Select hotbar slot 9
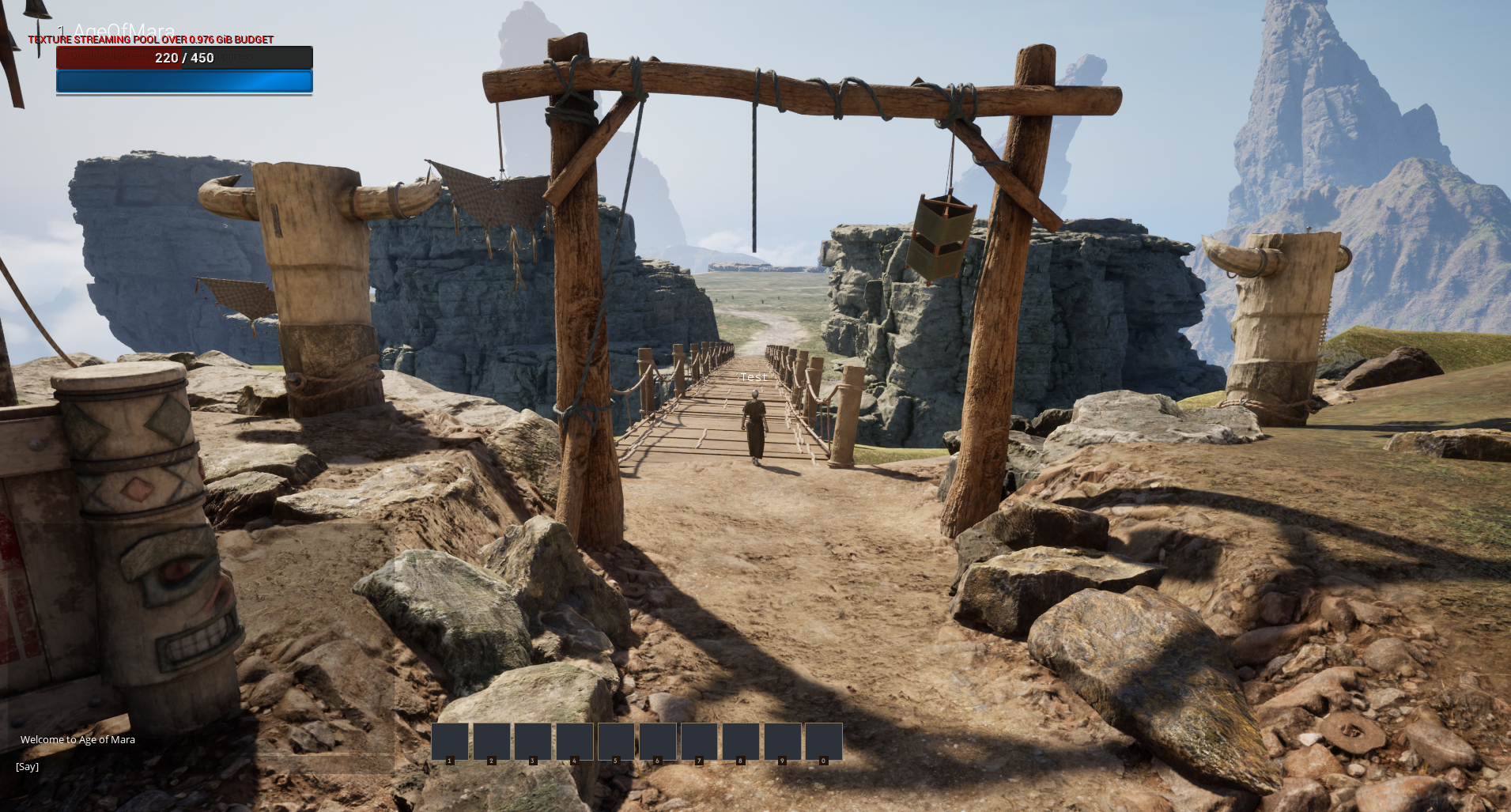1511x812 pixels. coord(699,741)
